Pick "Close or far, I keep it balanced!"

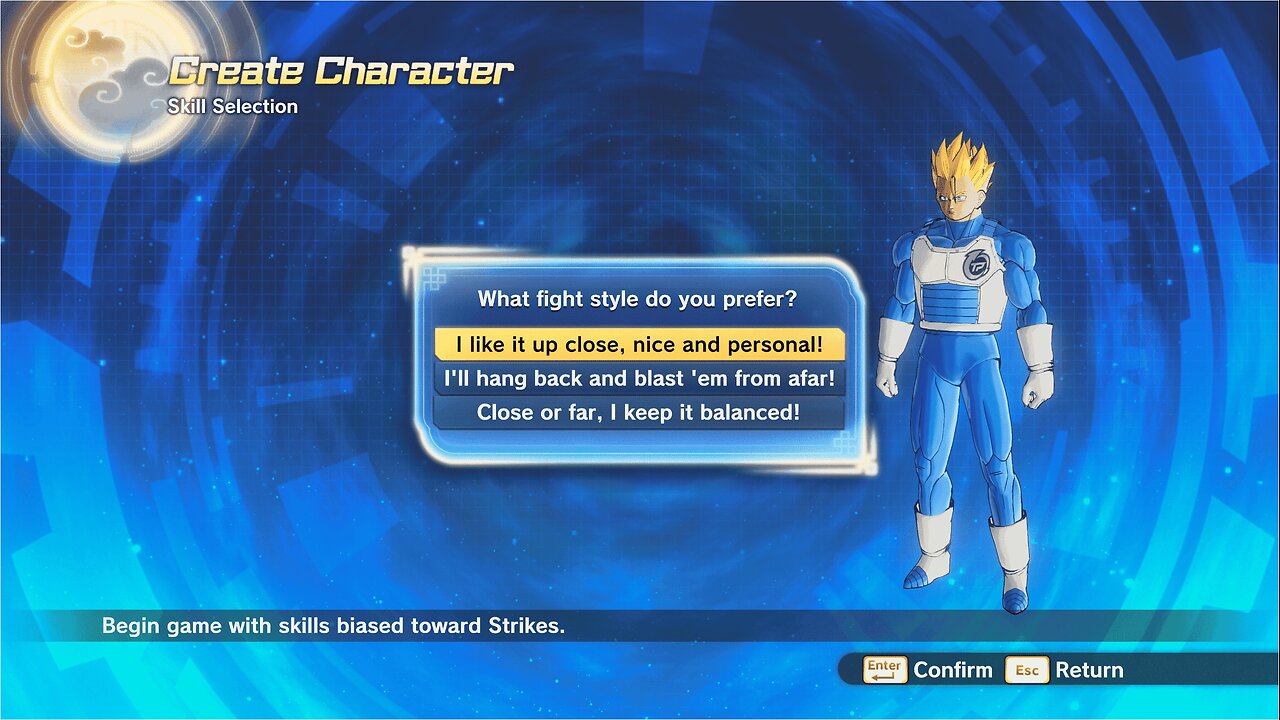pos(639,412)
